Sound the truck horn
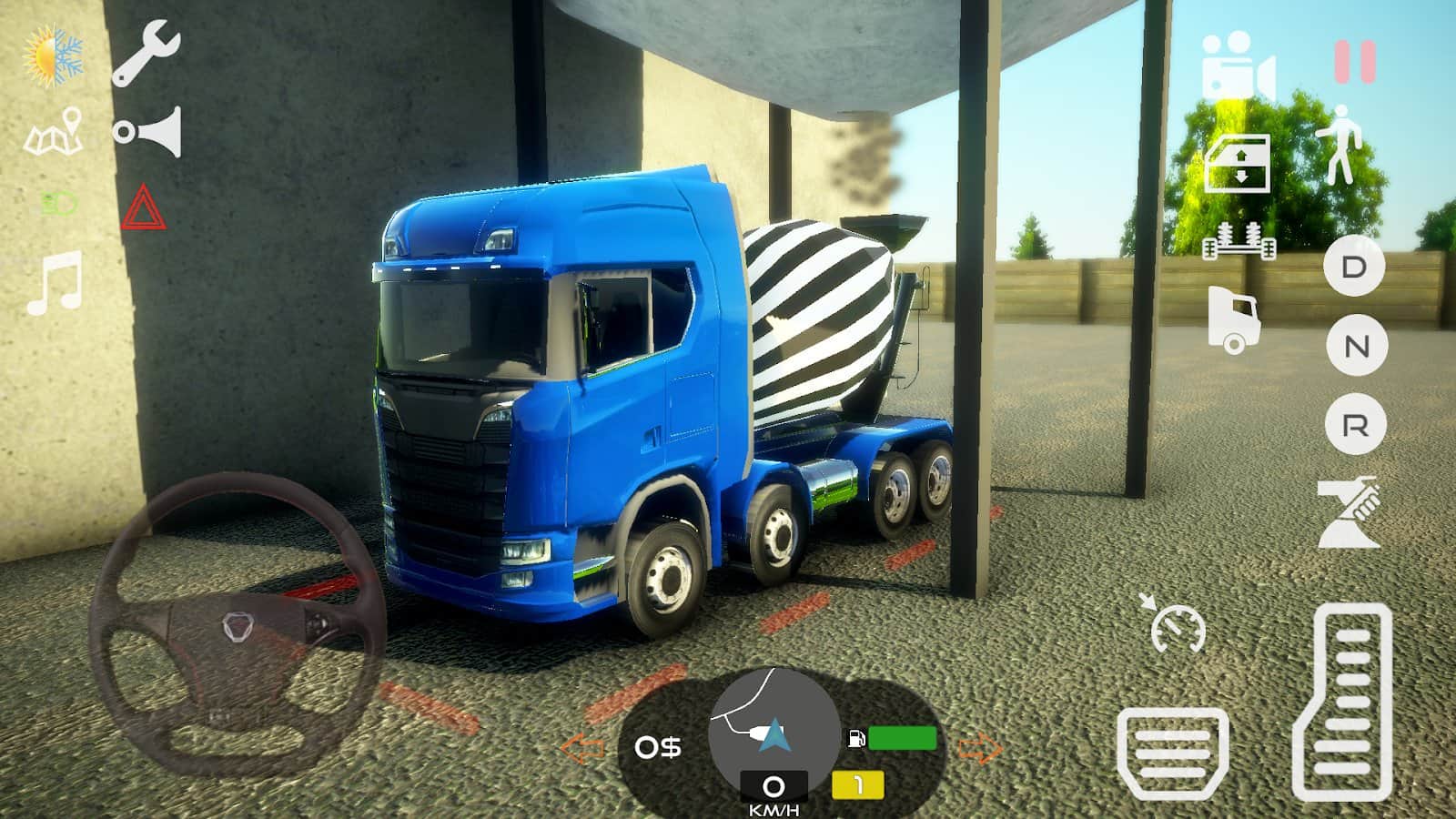Screen dimensions: 1456x819 148,133
